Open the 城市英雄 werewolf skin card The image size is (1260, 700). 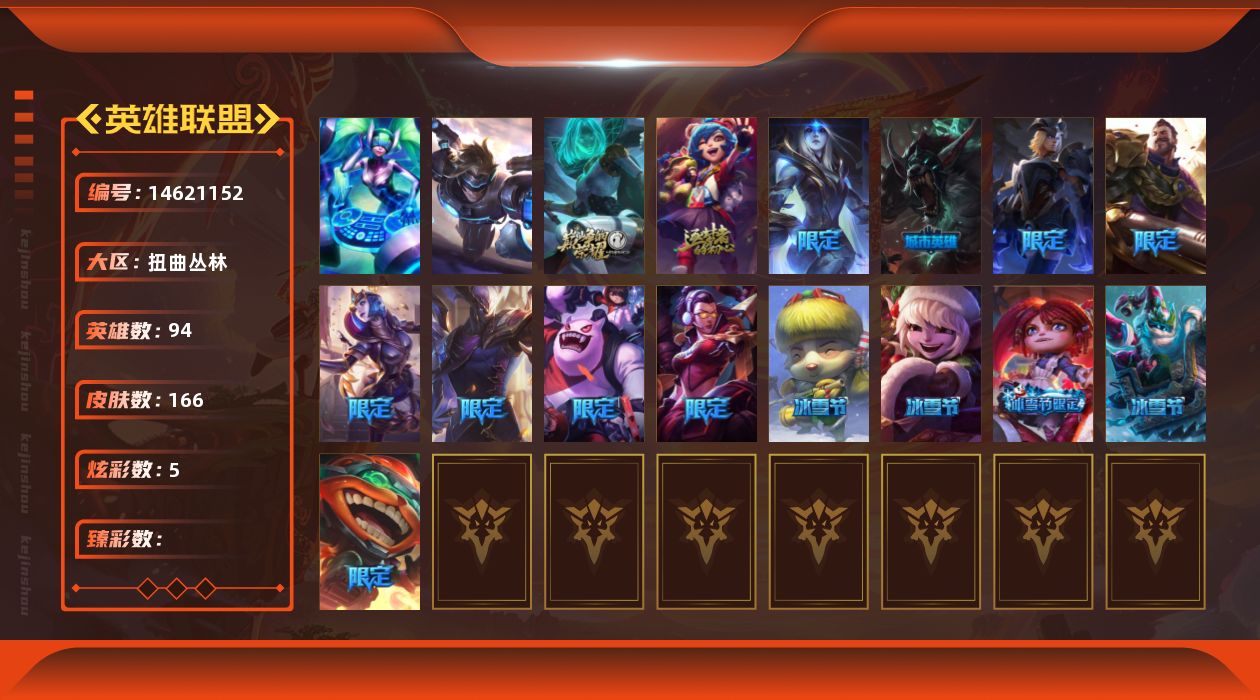pos(931,196)
